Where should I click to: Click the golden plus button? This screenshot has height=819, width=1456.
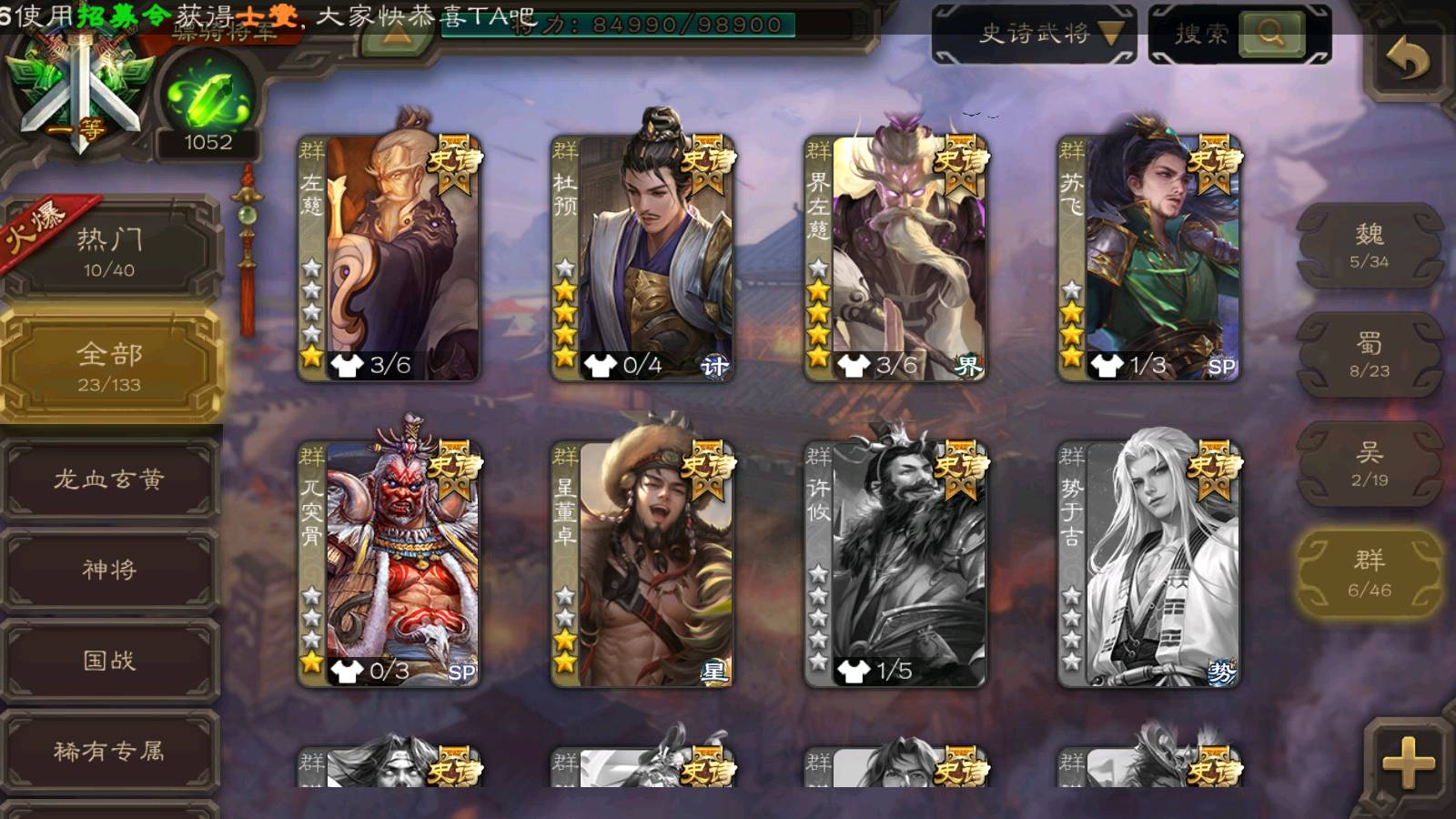click(1407, 763)
